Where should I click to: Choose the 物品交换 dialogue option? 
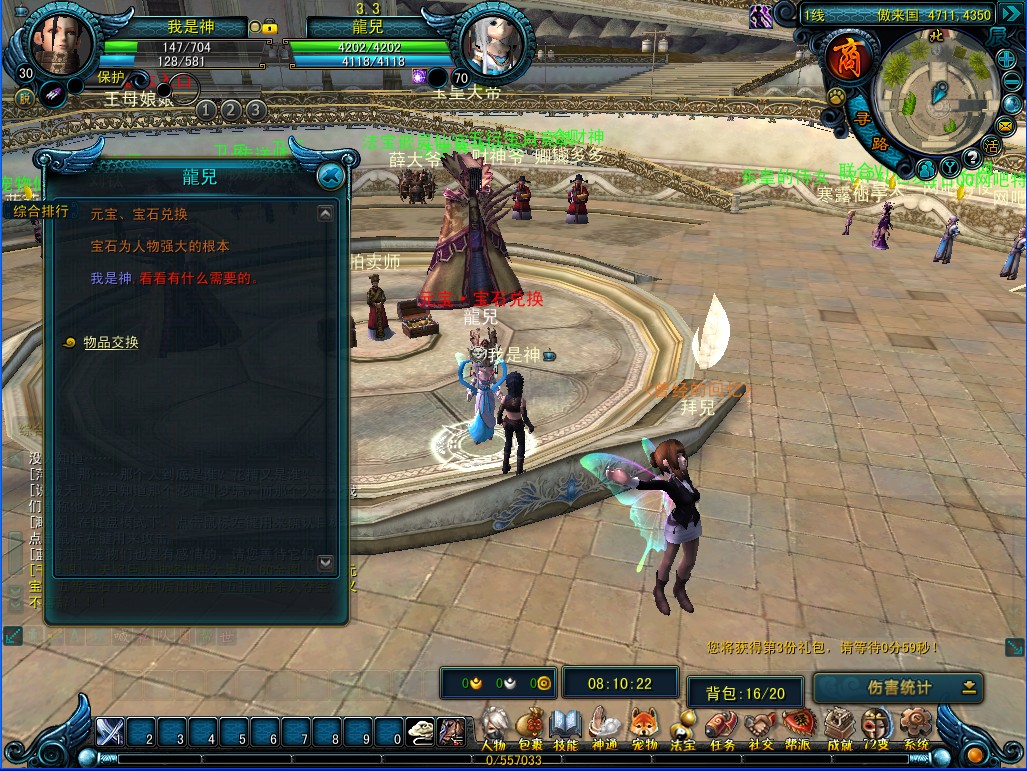click(x=111, y=343)
